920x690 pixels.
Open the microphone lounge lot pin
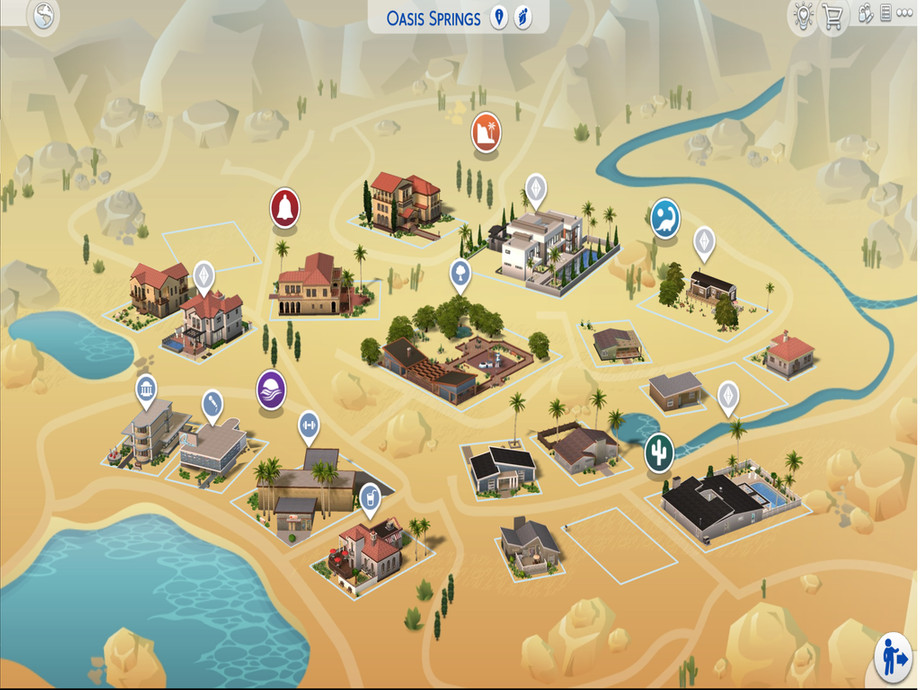(212, 404)
